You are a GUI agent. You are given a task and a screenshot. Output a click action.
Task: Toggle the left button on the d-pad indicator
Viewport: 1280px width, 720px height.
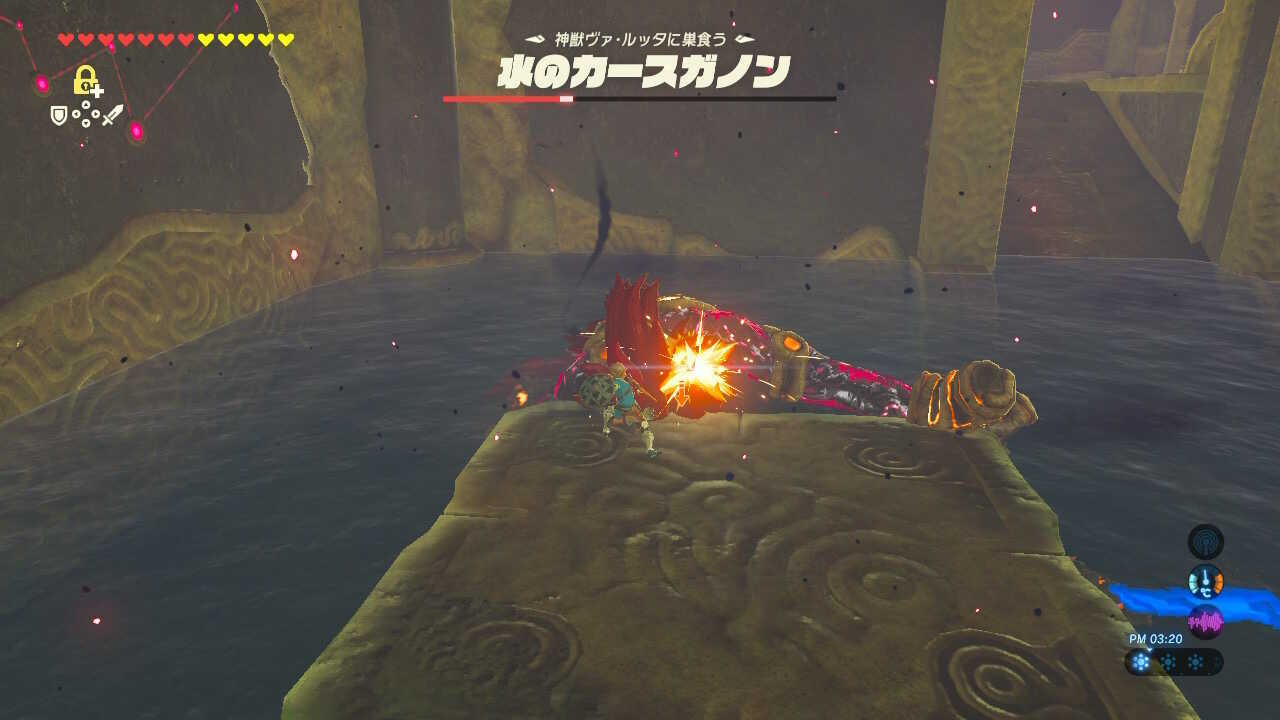pos(76,114)
